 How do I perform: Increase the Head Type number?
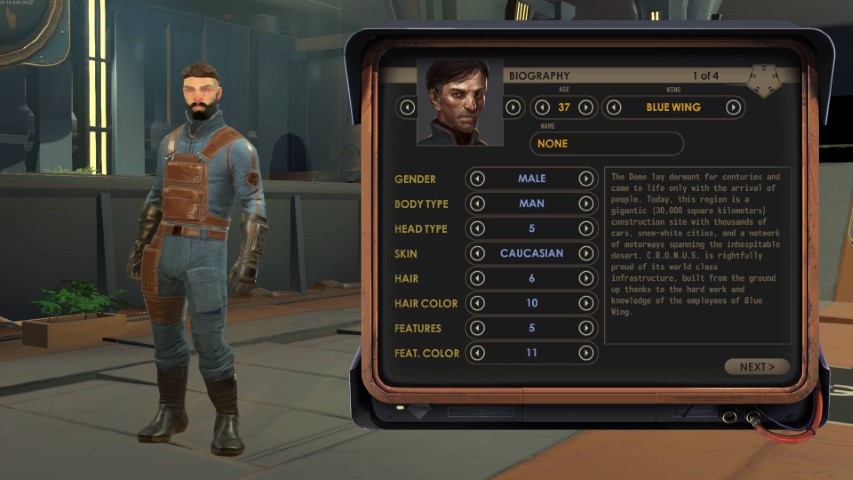pos(586,229)
